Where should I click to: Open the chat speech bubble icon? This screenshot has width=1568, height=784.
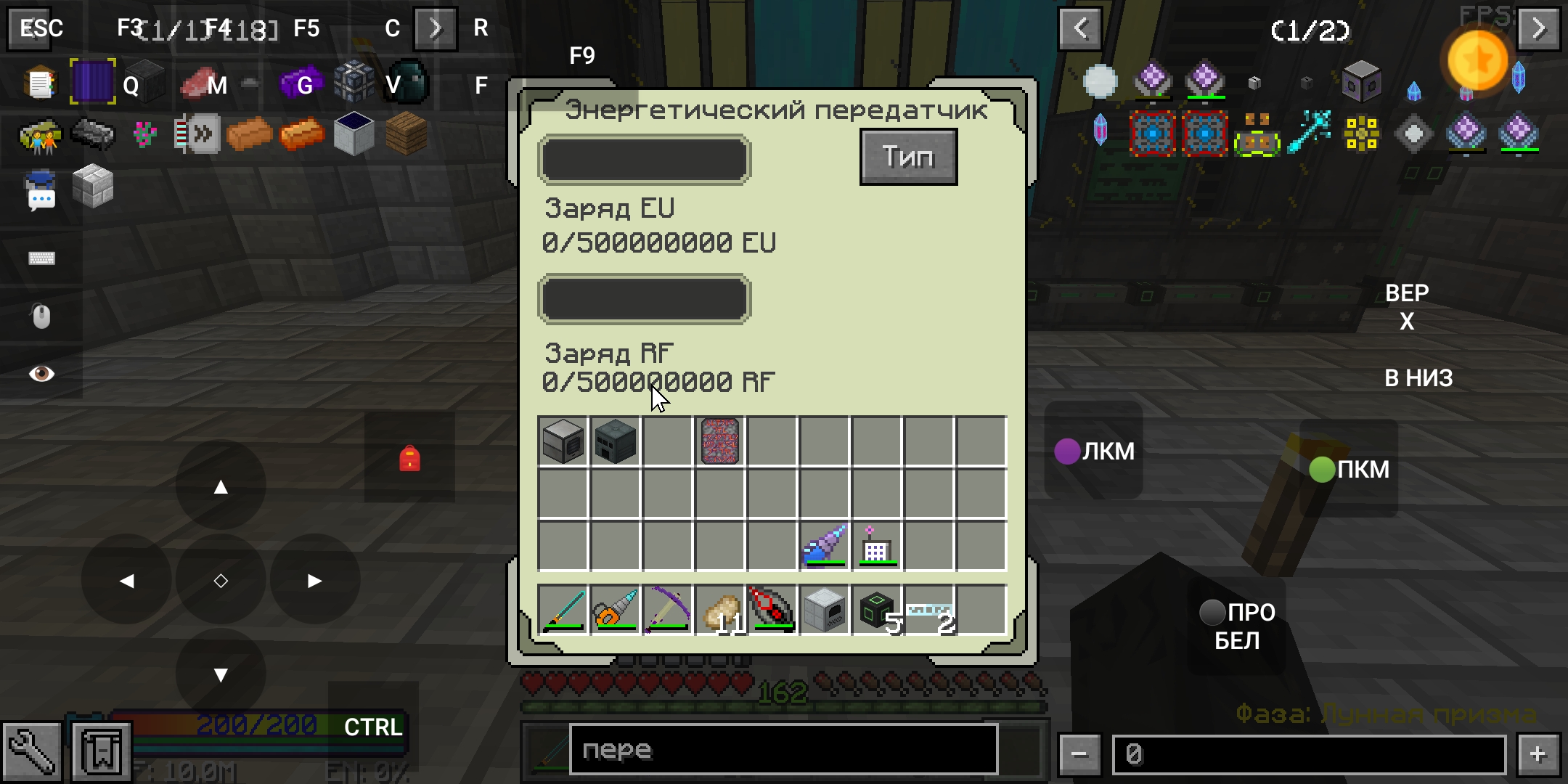coord(41,192)
